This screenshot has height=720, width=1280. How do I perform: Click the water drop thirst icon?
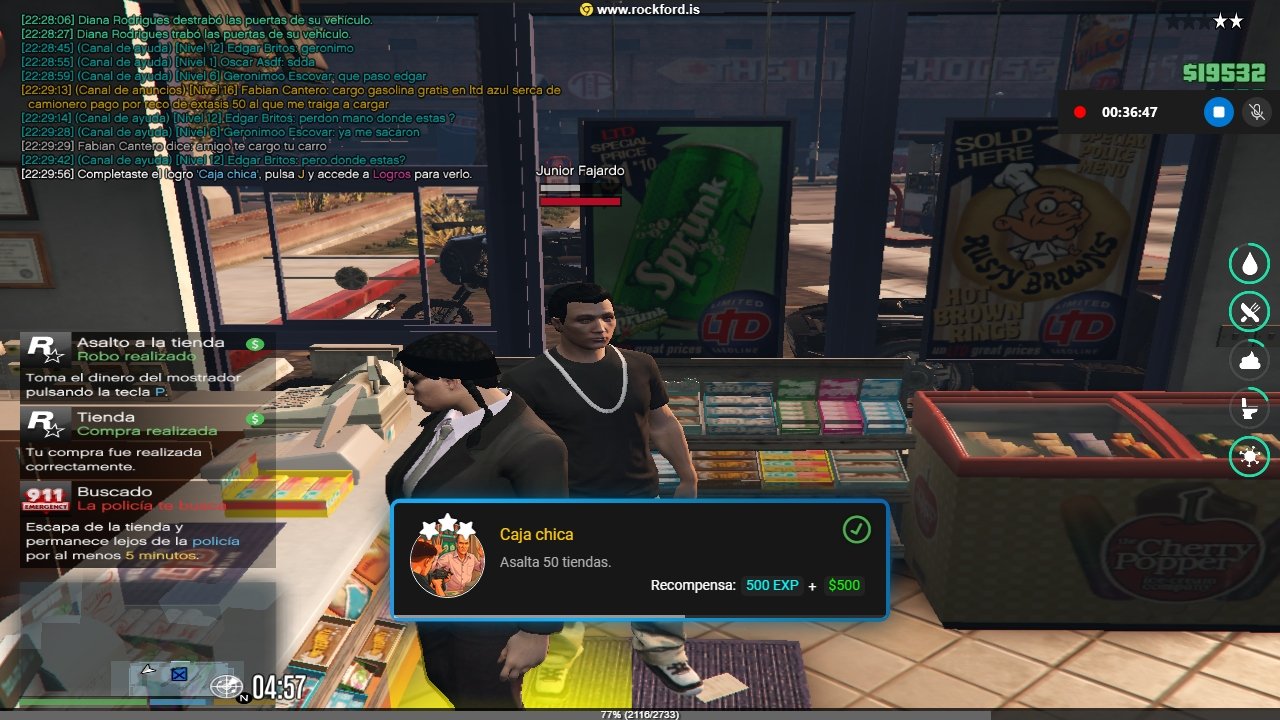coord(1249,263)
